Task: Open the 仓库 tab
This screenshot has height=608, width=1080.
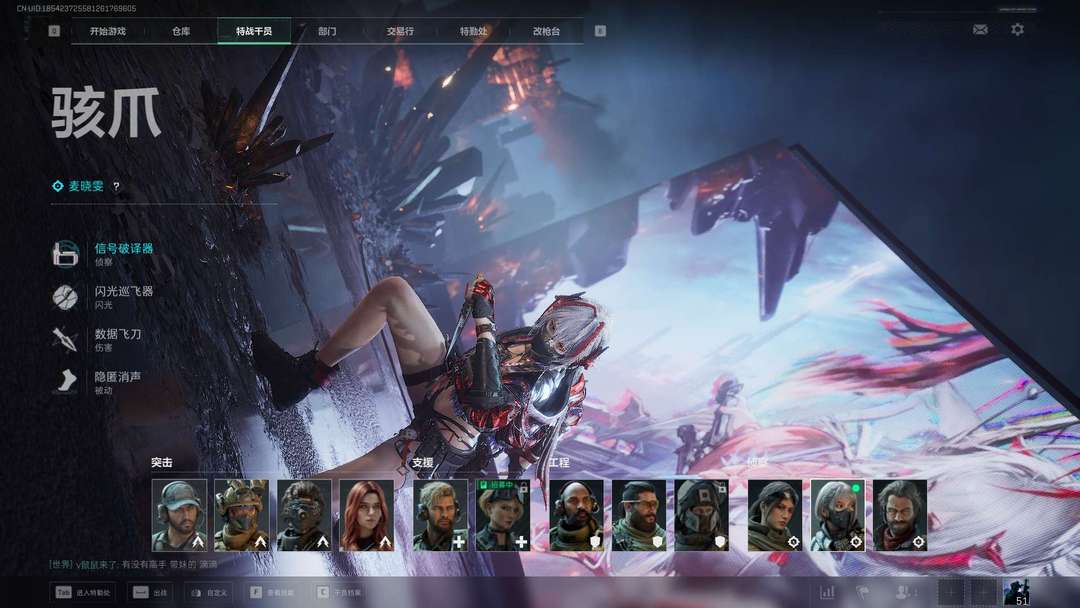Action: pyautogui.click(x=181, y=31)
